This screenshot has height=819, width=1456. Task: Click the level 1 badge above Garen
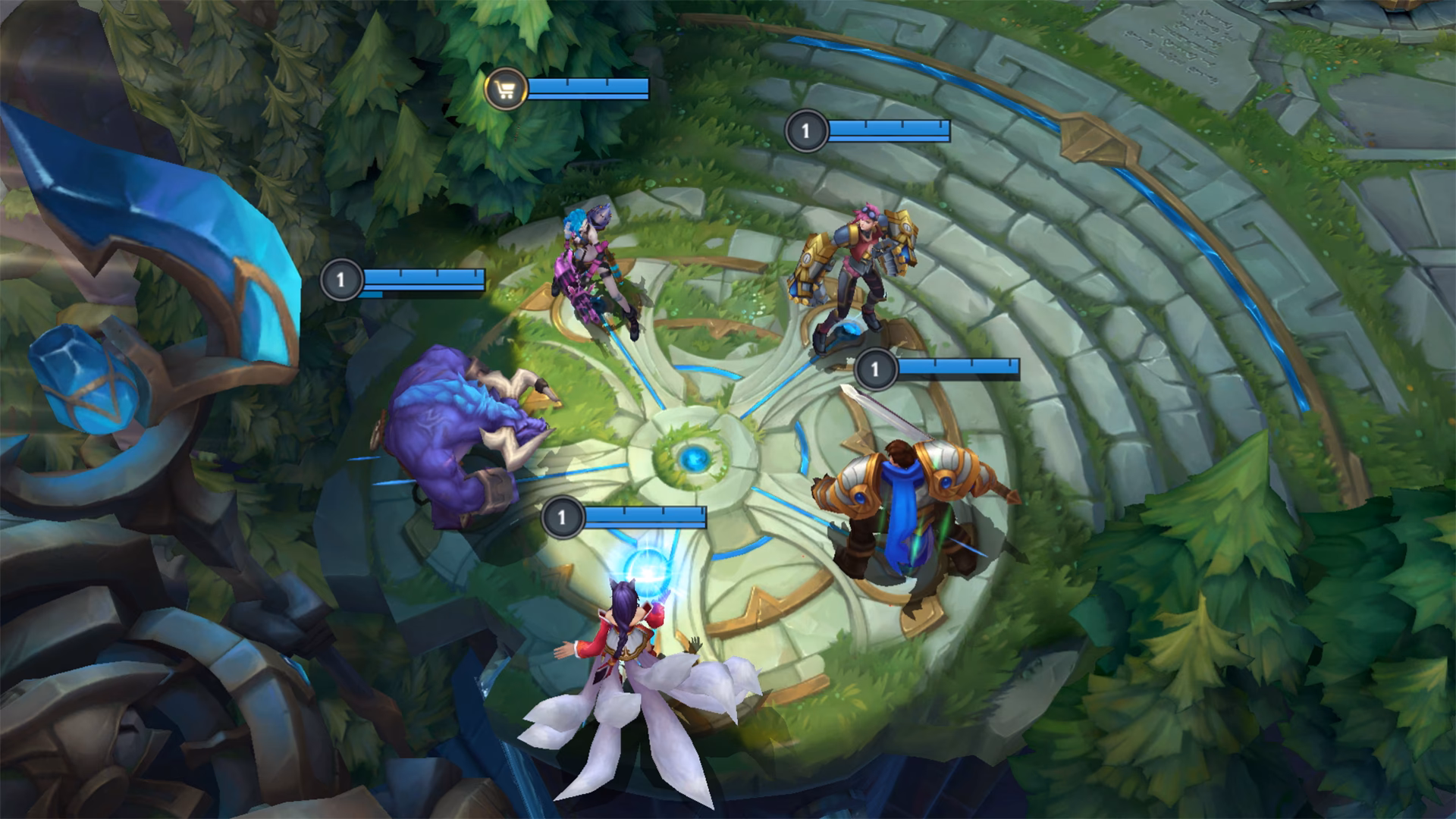click(877, 369)
